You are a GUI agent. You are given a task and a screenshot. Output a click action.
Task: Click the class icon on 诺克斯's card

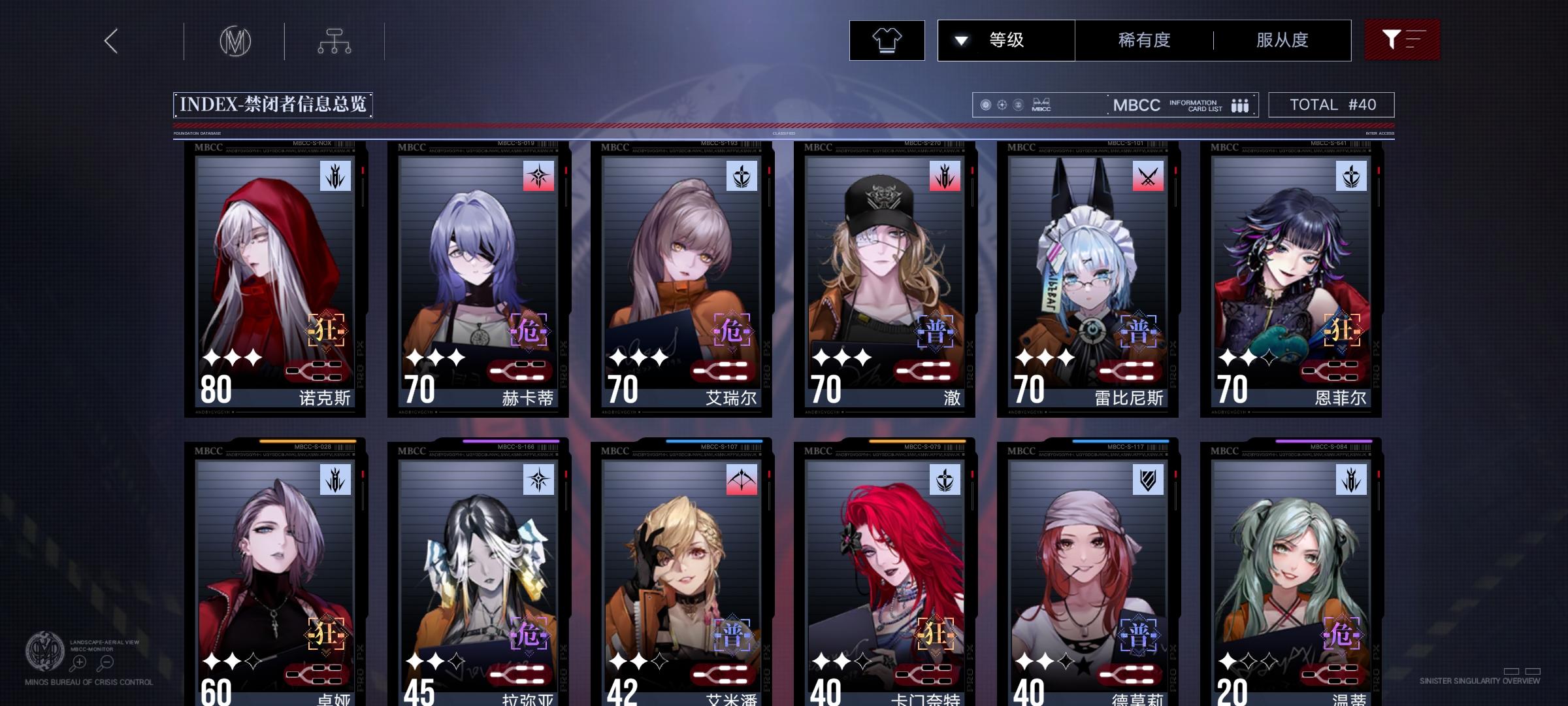pyautogui.click(x=336, y=176)
